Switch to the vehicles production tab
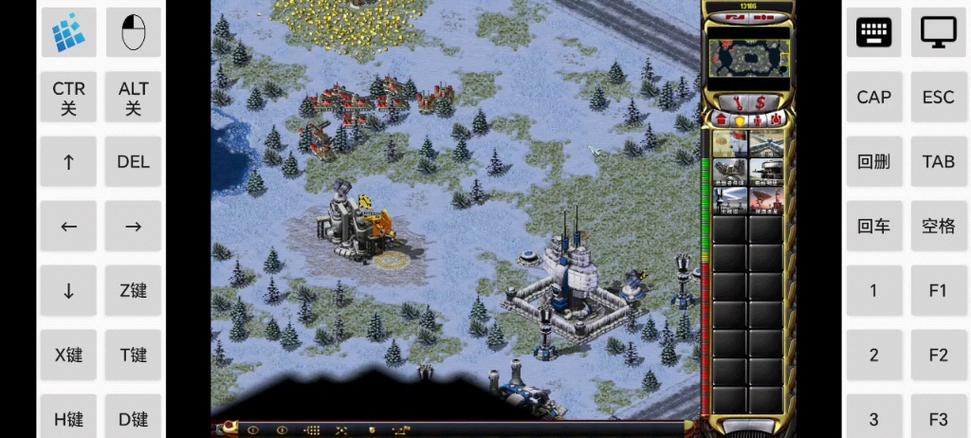This screenshot has width=971, height=438. 775,120
